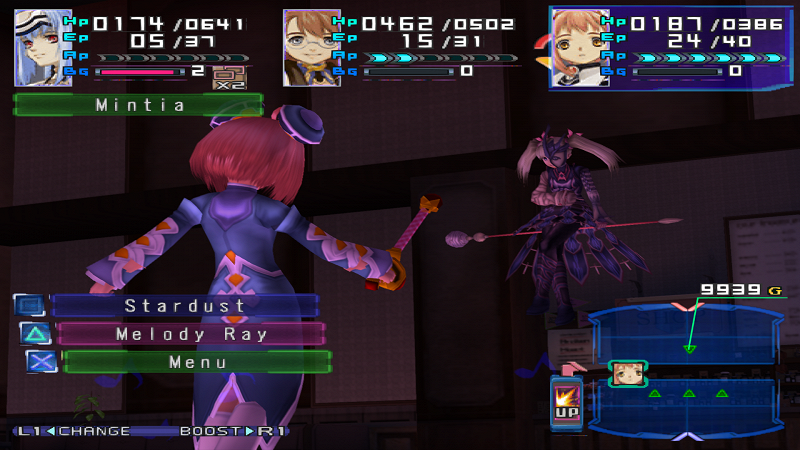Click the Mintia target name bar
The height and width of the screenshot is (450, 800).
(x=139, y=104)
